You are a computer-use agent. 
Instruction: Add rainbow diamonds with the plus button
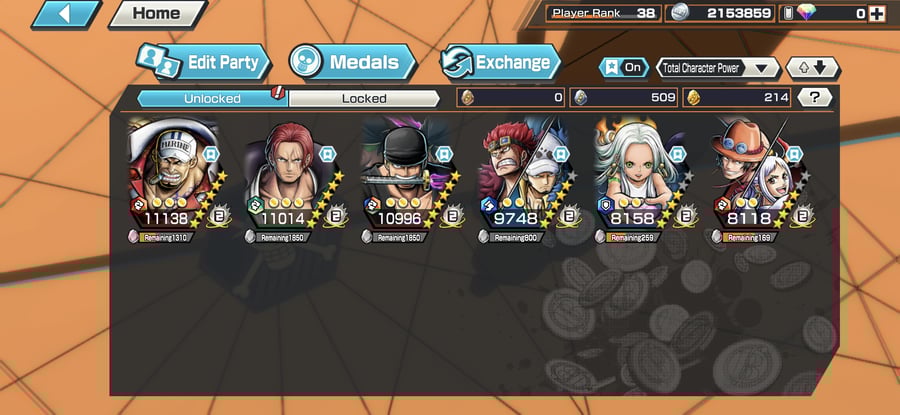click(877, 14)
